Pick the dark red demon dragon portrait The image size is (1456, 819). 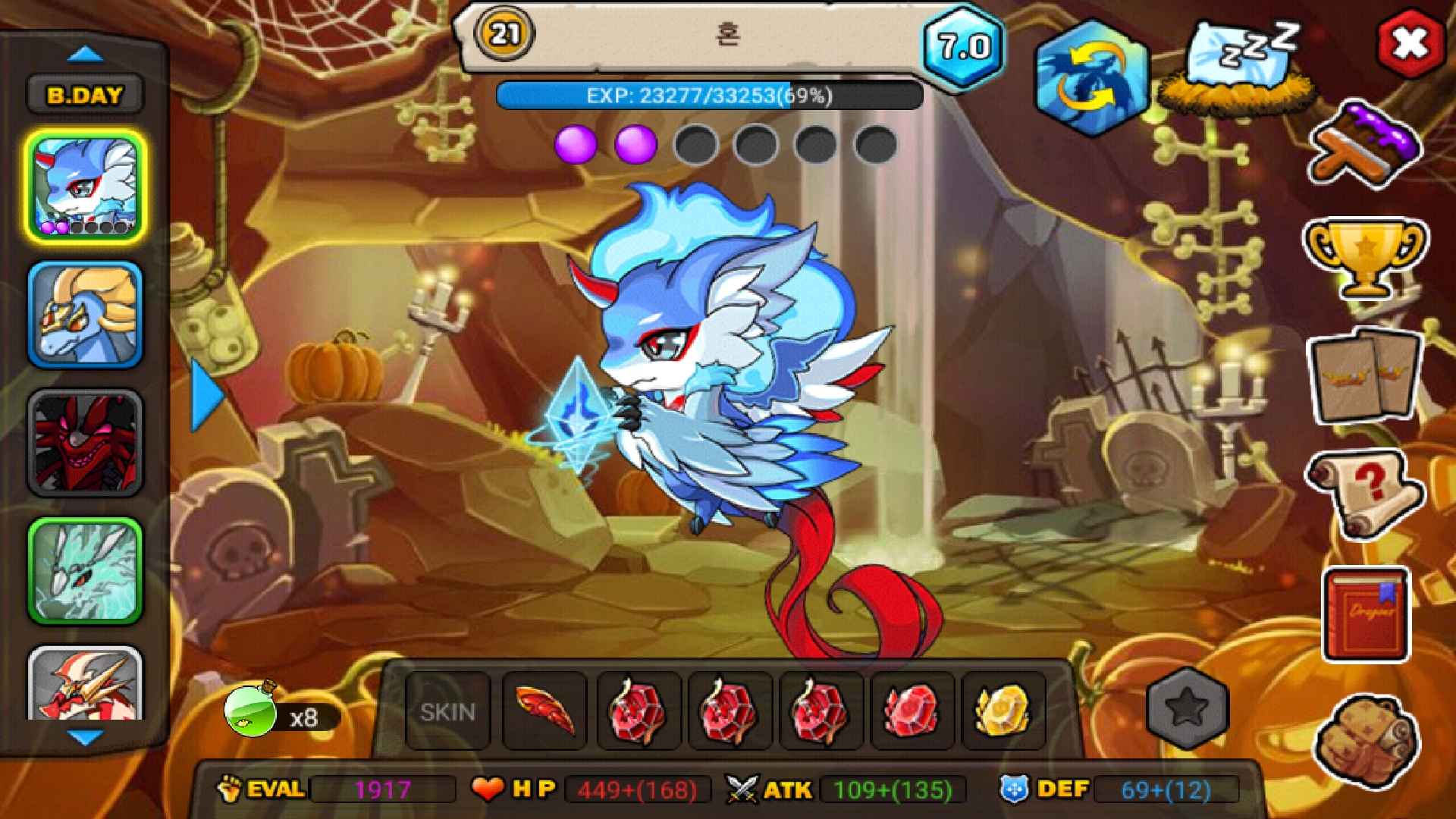(x=85, y=444)
